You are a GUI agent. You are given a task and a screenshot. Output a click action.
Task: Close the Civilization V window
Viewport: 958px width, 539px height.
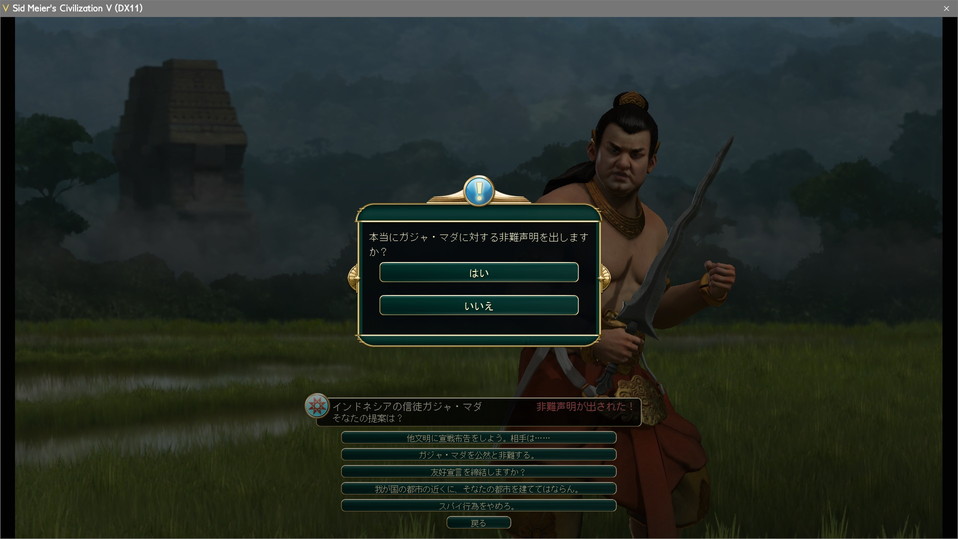[x=946, y=8]
